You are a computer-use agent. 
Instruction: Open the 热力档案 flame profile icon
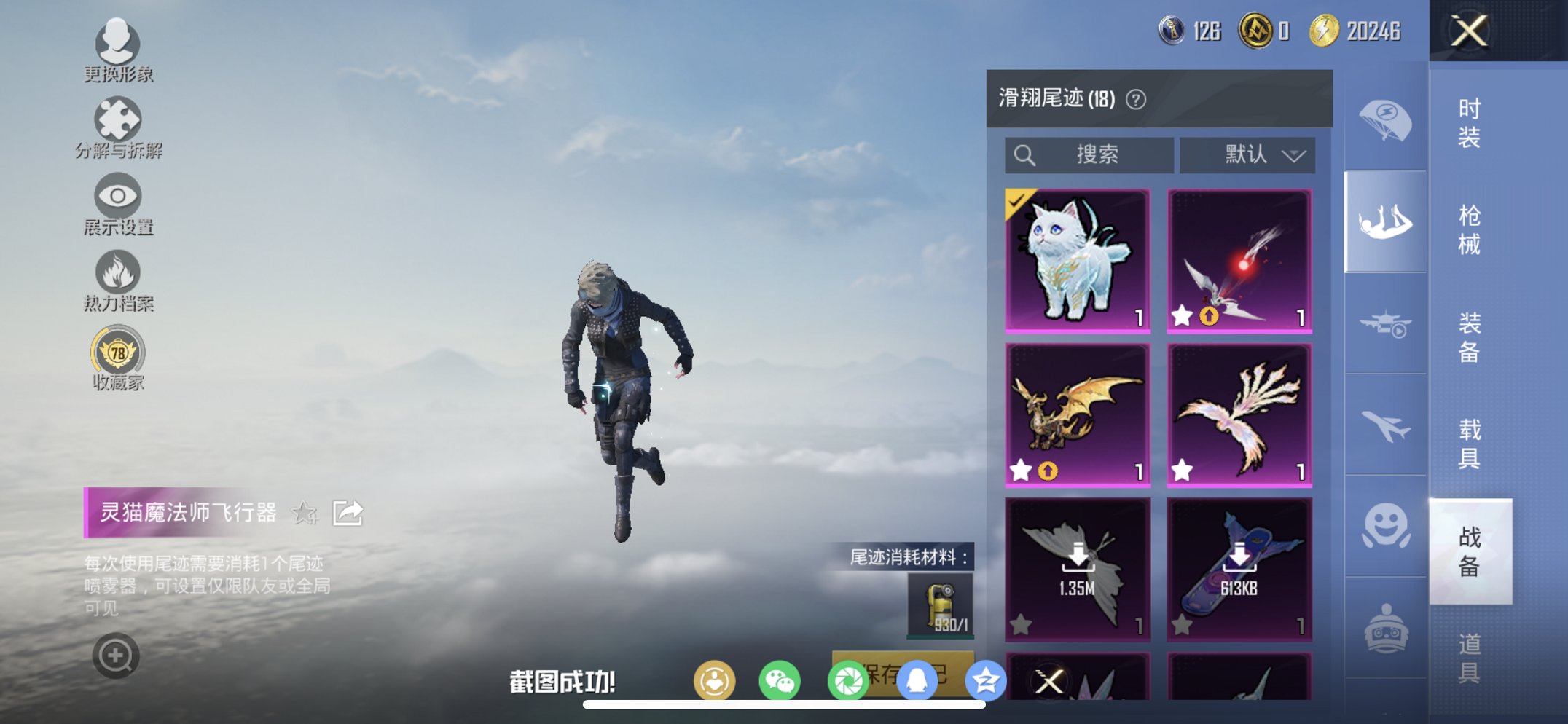point(119,273)
